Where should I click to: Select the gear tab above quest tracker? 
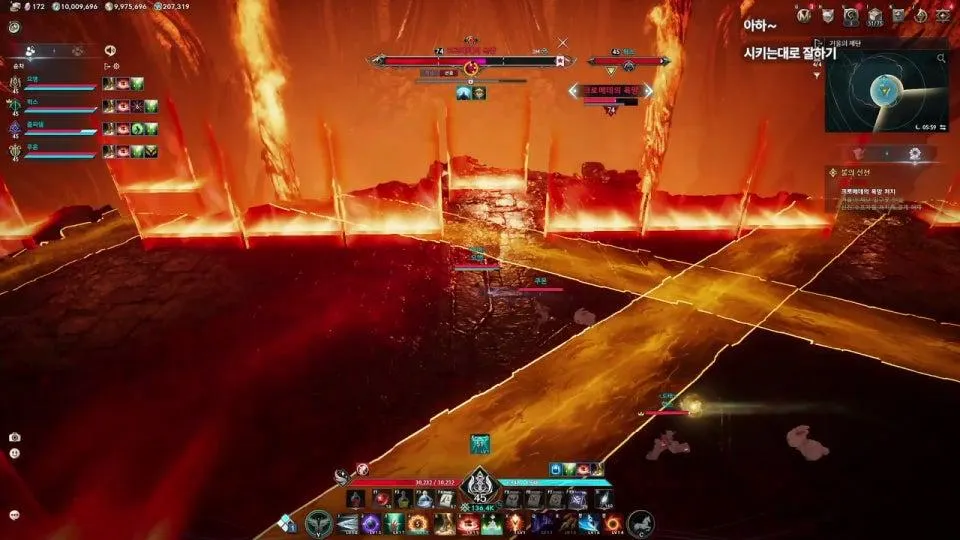(914, 153)
